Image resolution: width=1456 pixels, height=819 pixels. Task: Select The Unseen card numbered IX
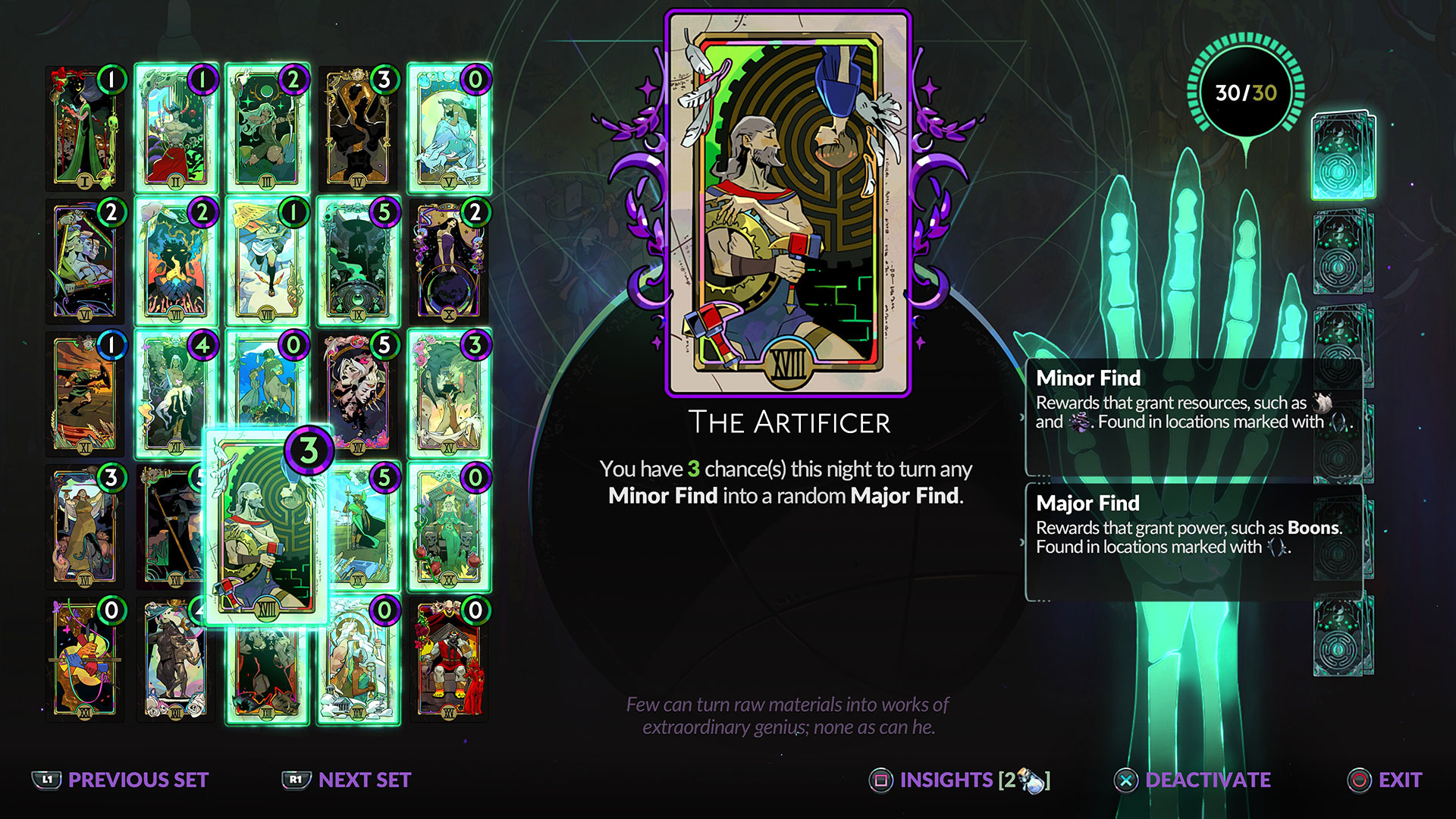[358, 262]
